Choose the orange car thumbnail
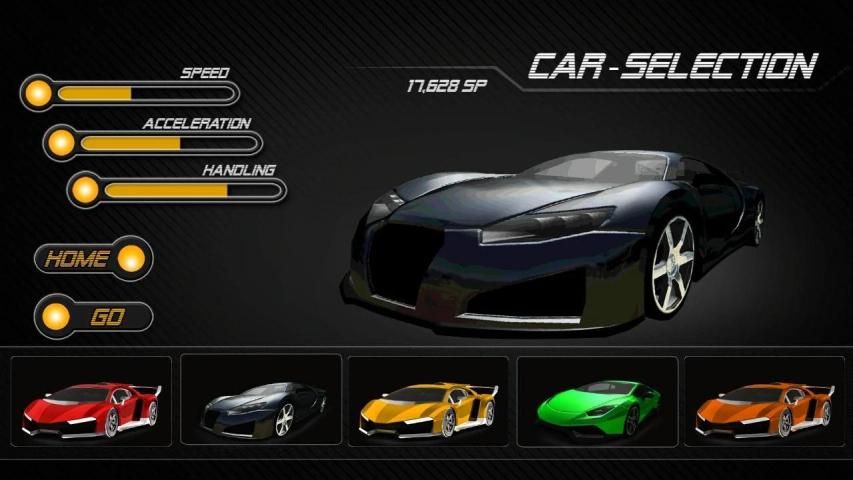This screenshot has width=853, height=480. [765, 403]
